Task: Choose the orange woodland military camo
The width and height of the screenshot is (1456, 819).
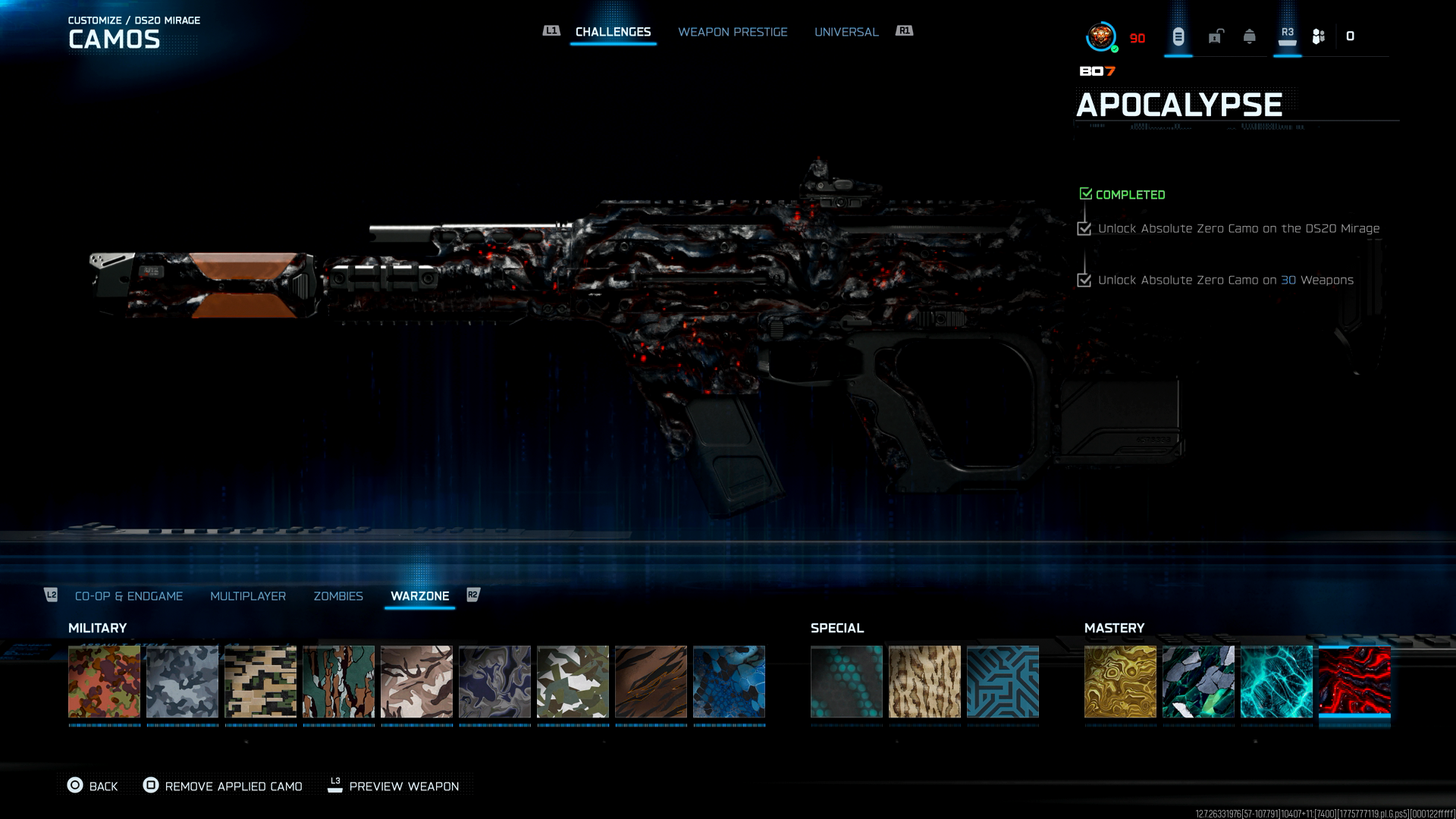Action: [x=104, y=681]
